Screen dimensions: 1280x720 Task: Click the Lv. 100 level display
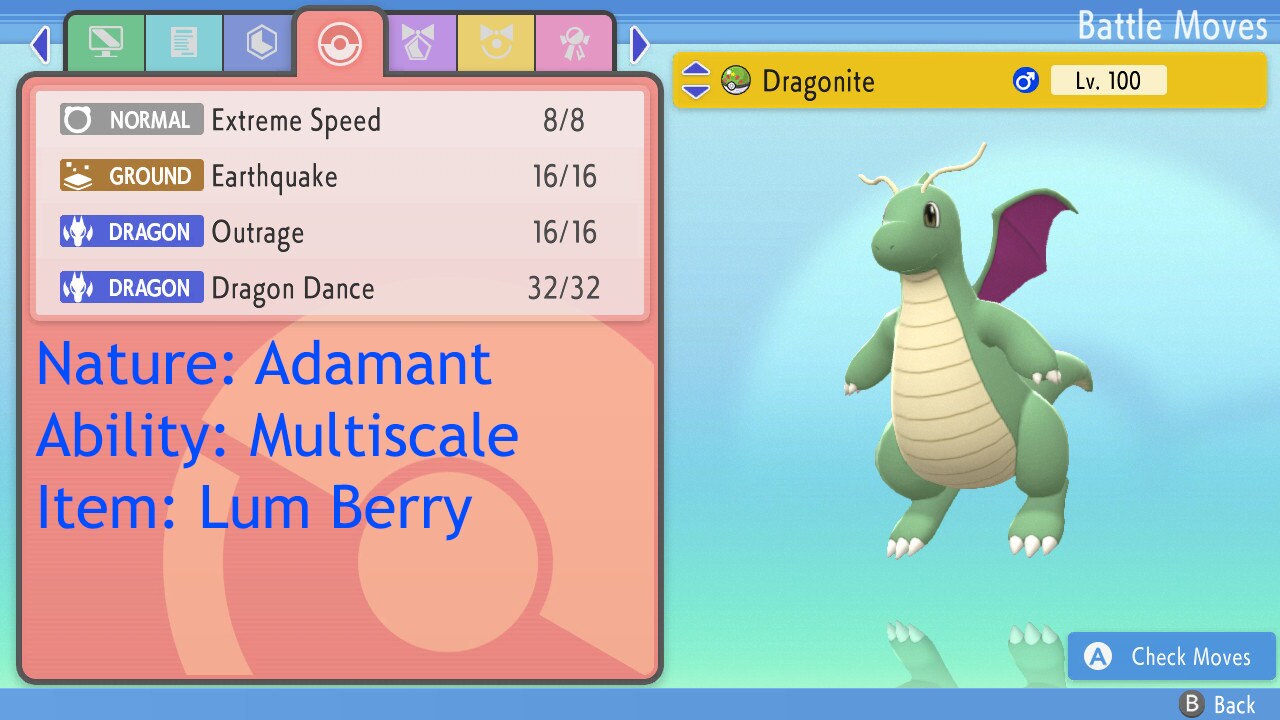pyautogui.click(x=1108, y=80)
